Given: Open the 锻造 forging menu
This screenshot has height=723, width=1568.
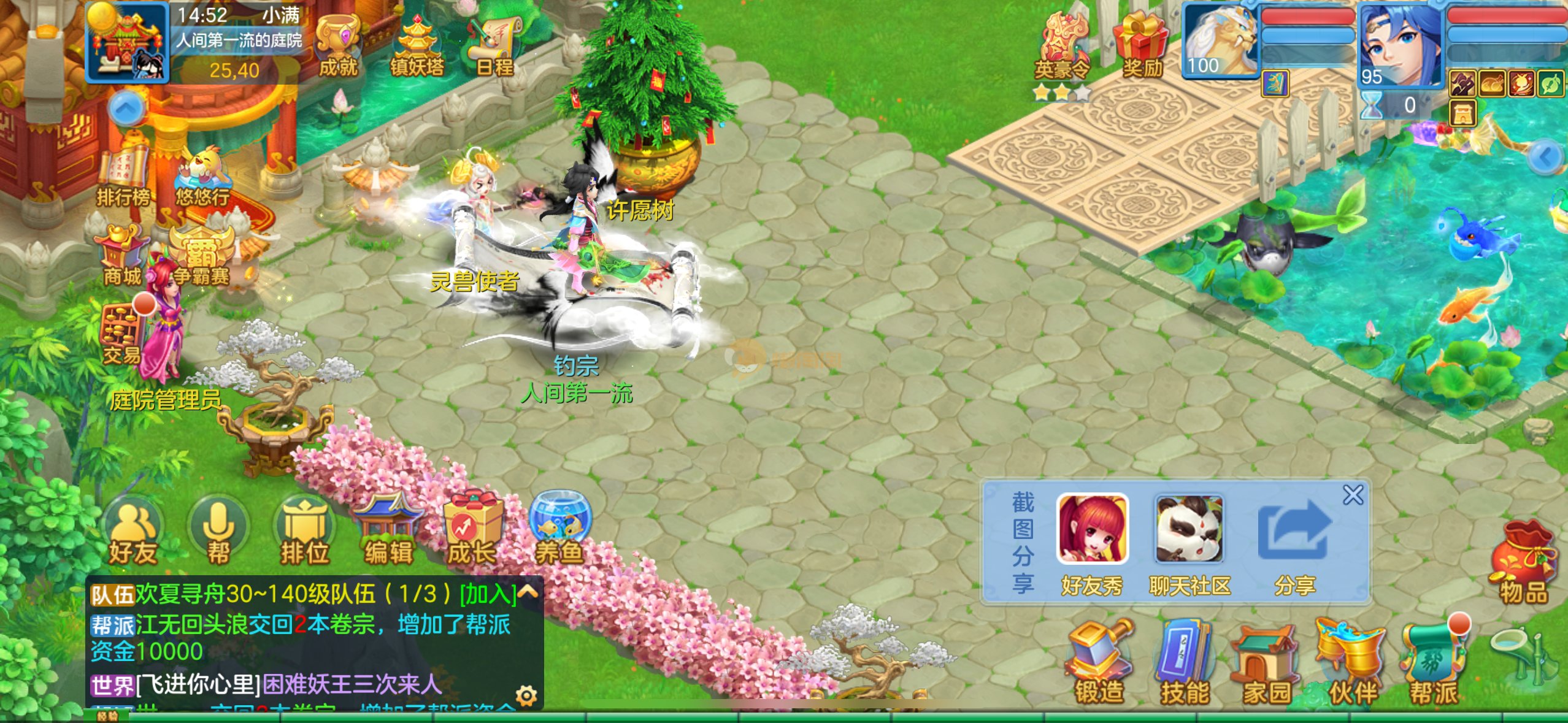Looking at the screenshot, I should pos(1099,662).
